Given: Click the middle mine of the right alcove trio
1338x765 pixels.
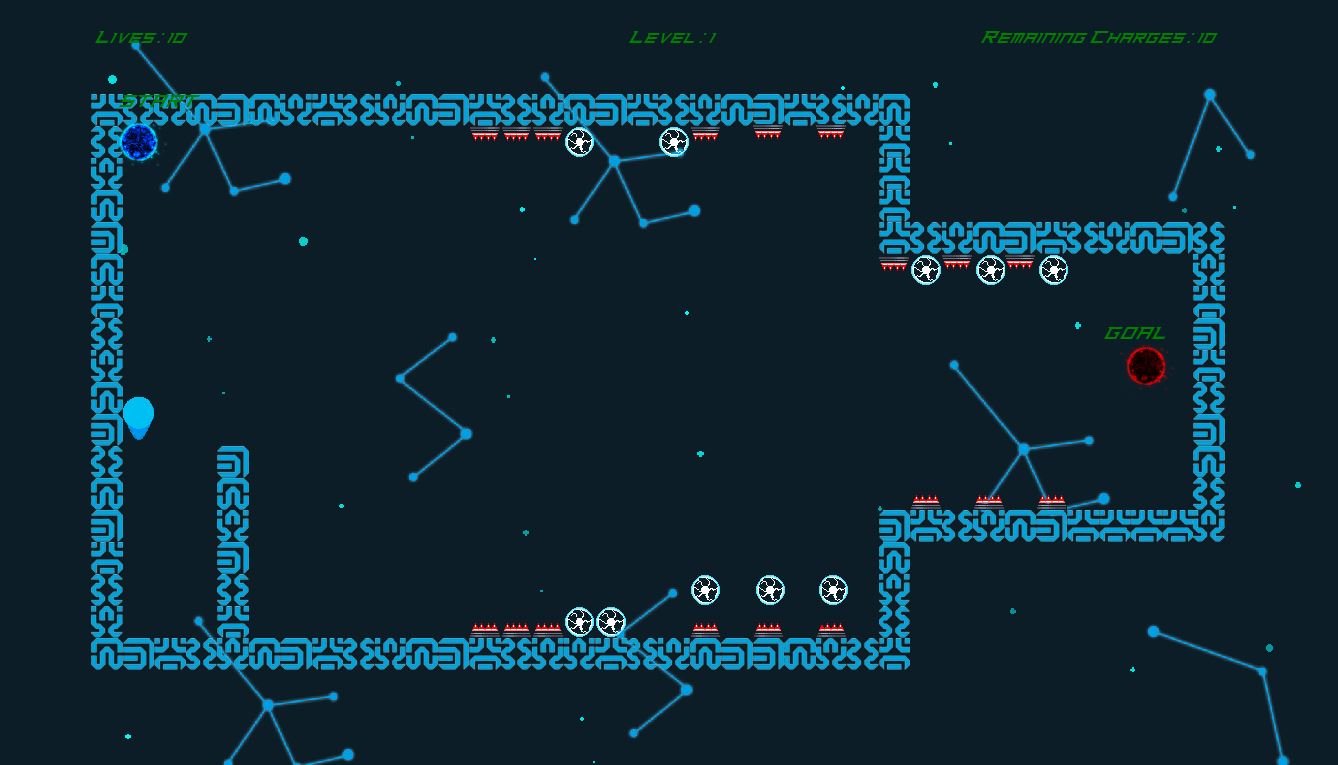Looking at the screenshot, I should [991, 268].
